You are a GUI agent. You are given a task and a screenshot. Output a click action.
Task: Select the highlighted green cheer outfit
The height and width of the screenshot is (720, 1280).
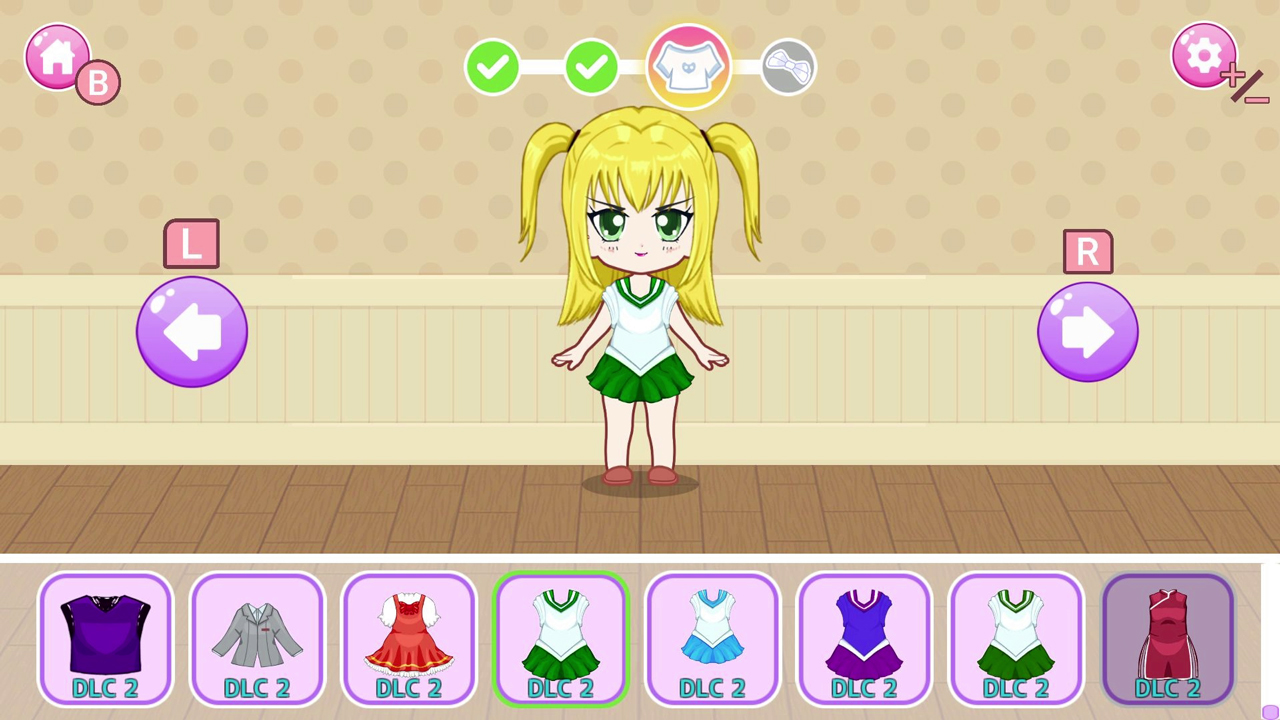click(x=561, y=637)
